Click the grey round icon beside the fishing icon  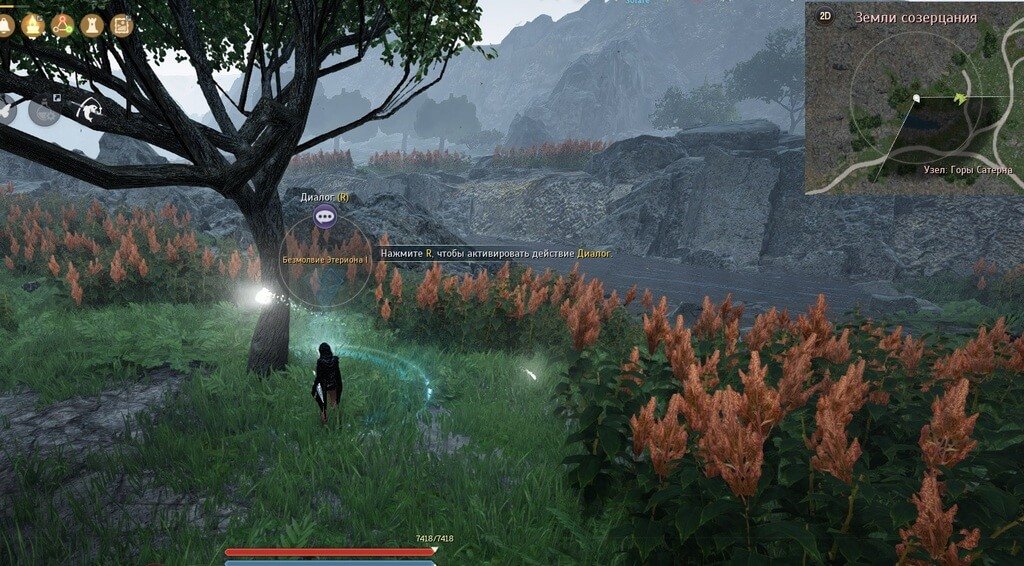click(44, 109)
